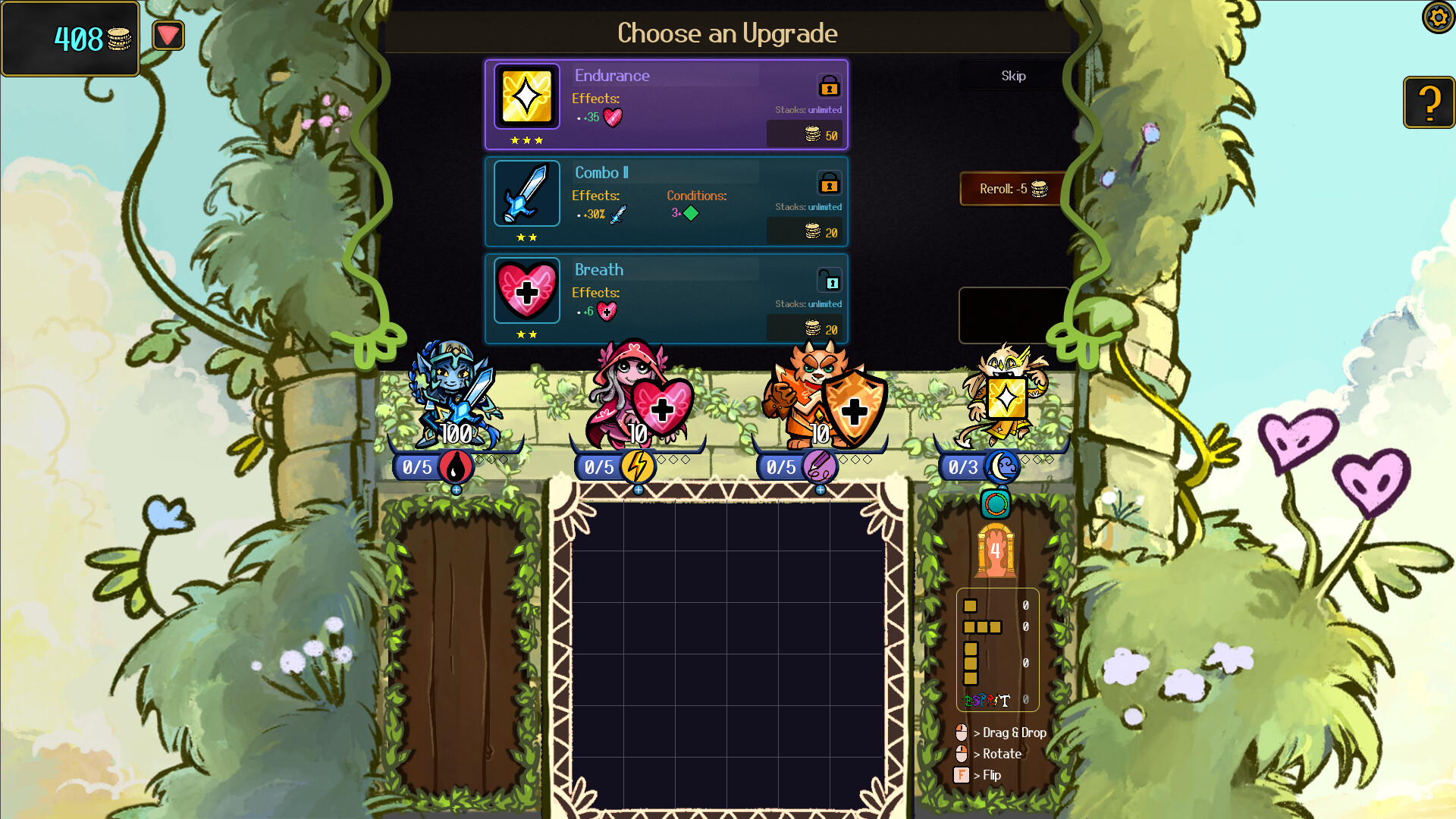This screenshot has width=1456, height=819.
Task: Select the lightning bolt energy icon
Action: [639, 467]
